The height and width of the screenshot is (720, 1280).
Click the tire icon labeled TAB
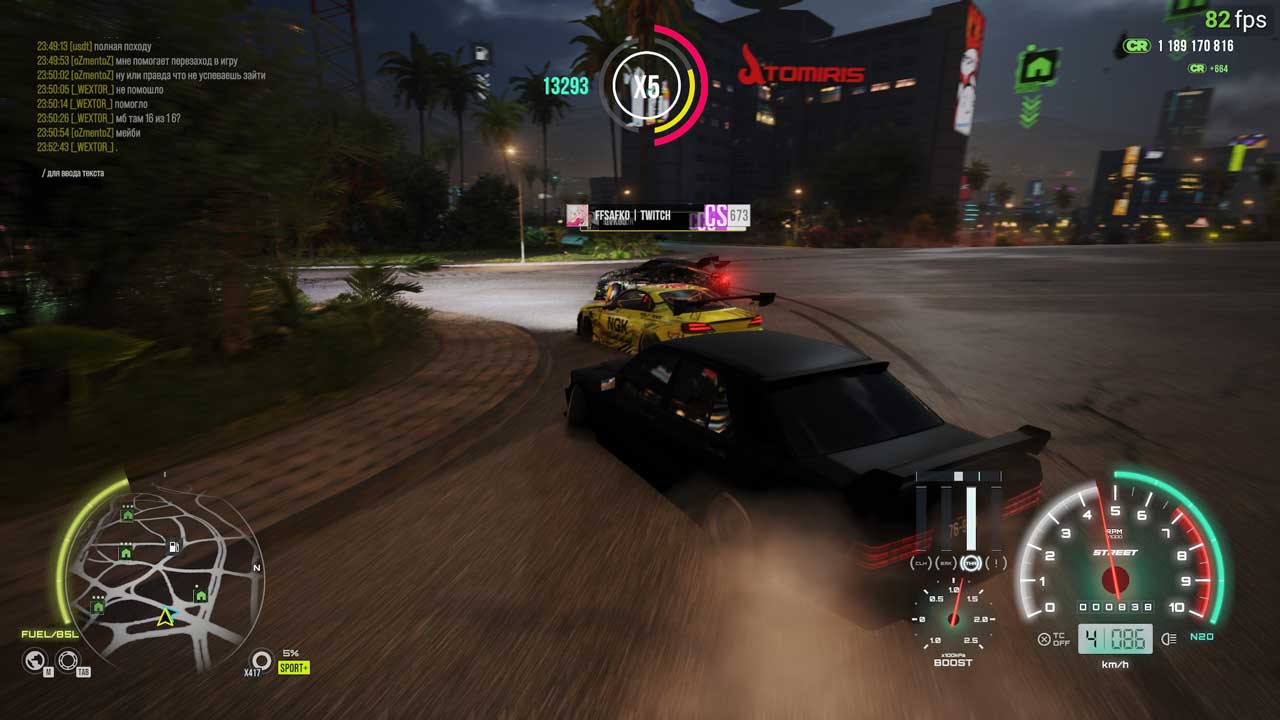pyautogui.click(x=67, y=659)
